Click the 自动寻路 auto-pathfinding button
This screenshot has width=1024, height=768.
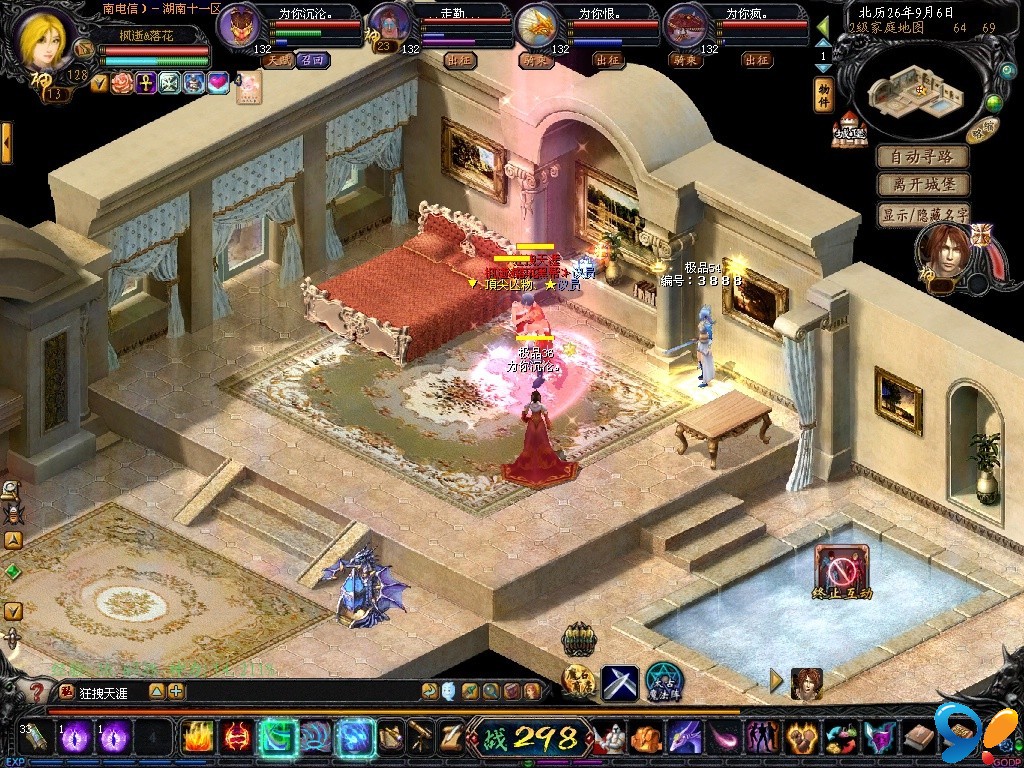click(923, 157)
